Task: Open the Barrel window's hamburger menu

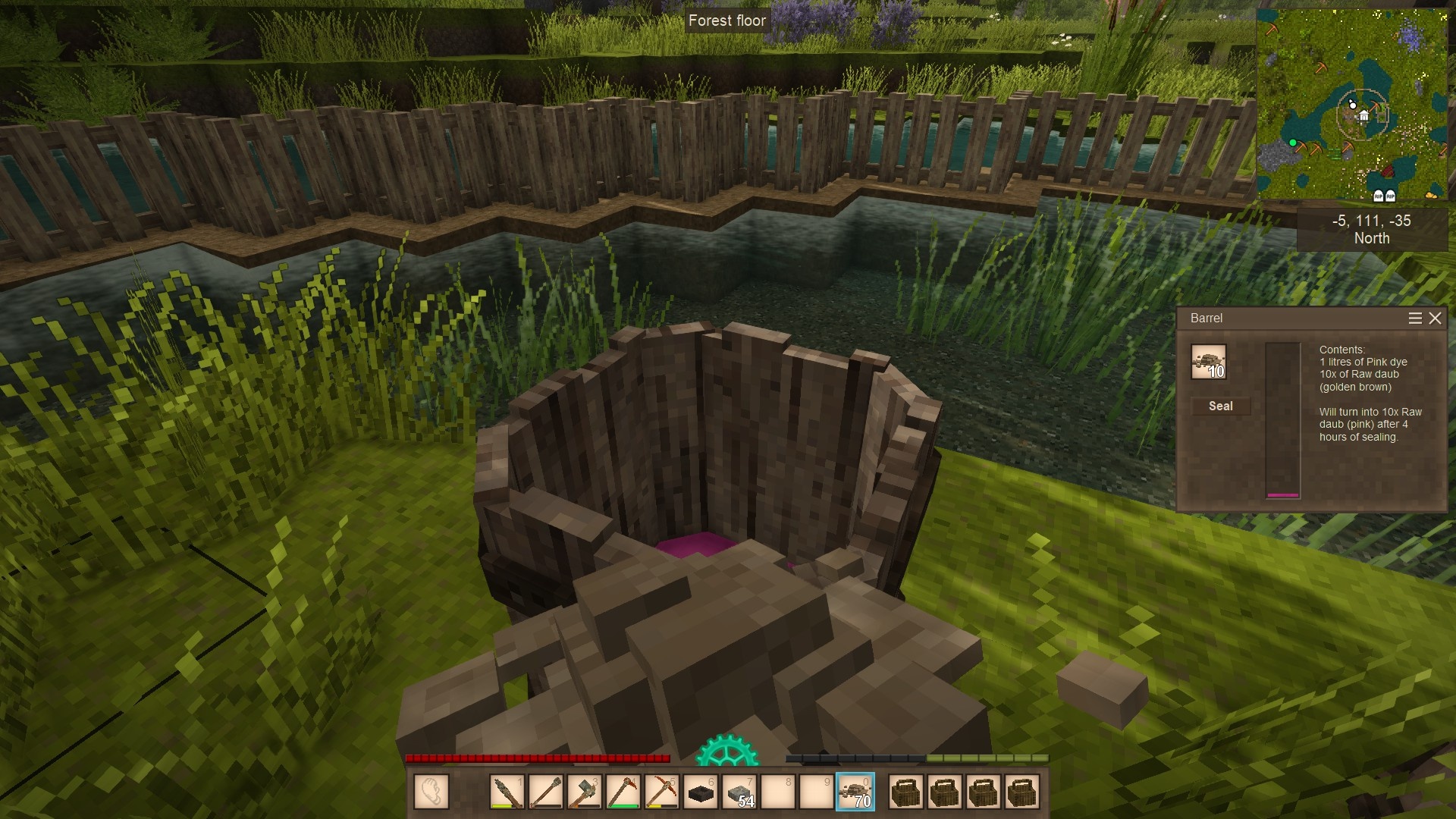Action: point(1415,318)
